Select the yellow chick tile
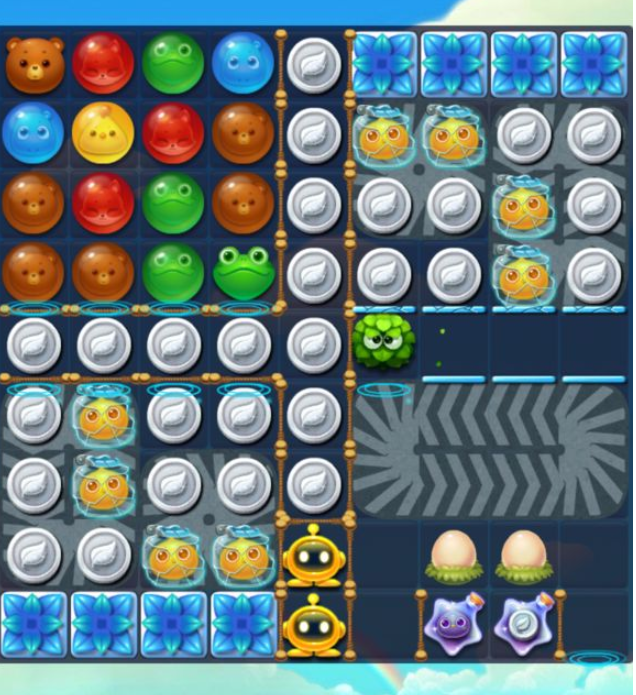 pyautogui.click(x=104, y=132)
